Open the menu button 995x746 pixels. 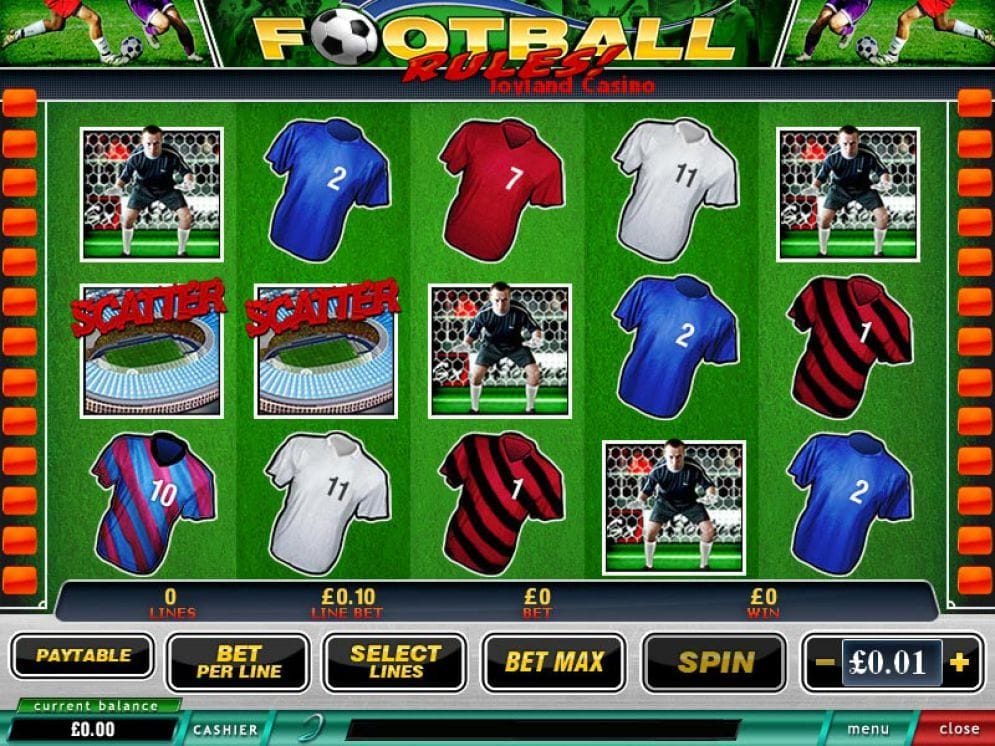[x=868, y=730]
